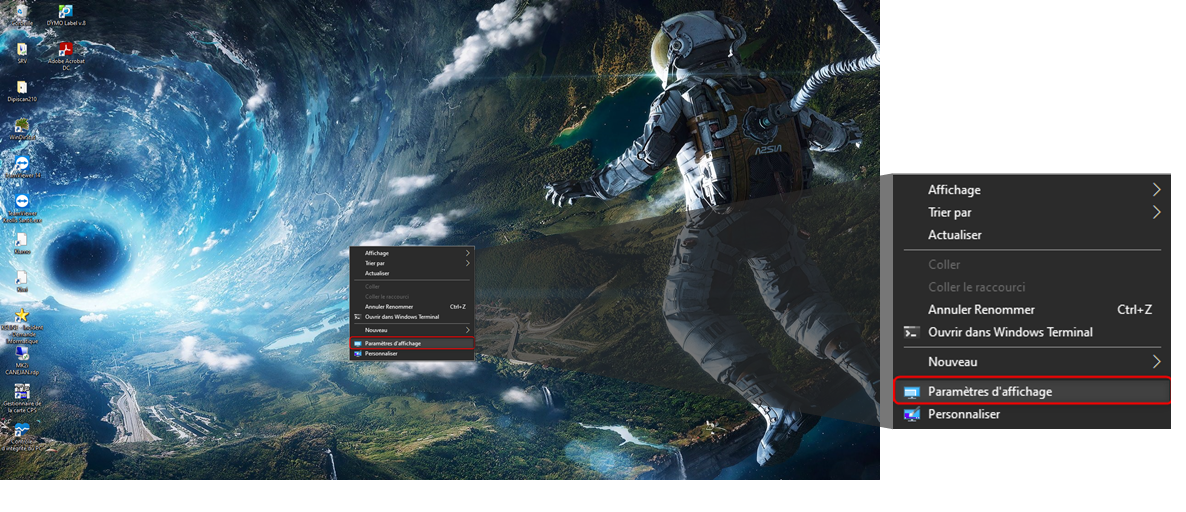This screenshot has width=1186, height=512.
Task: Click the MKG CANEJAN.rdp remote desktop file
Action: (x=22, y=353)
